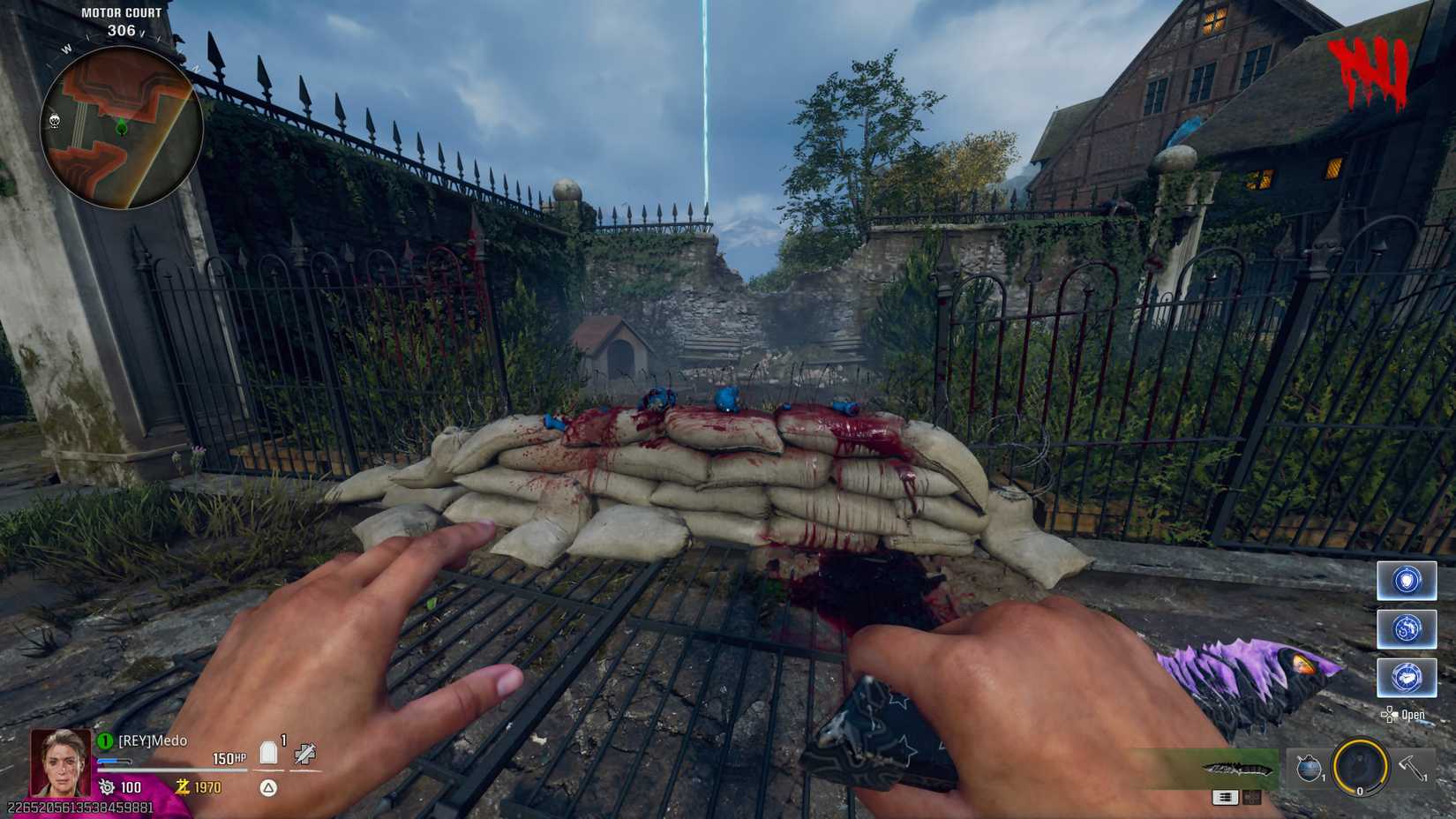Click the Open prompt text
Screen dimensions: 1456x819
[x=1415, y=714]
